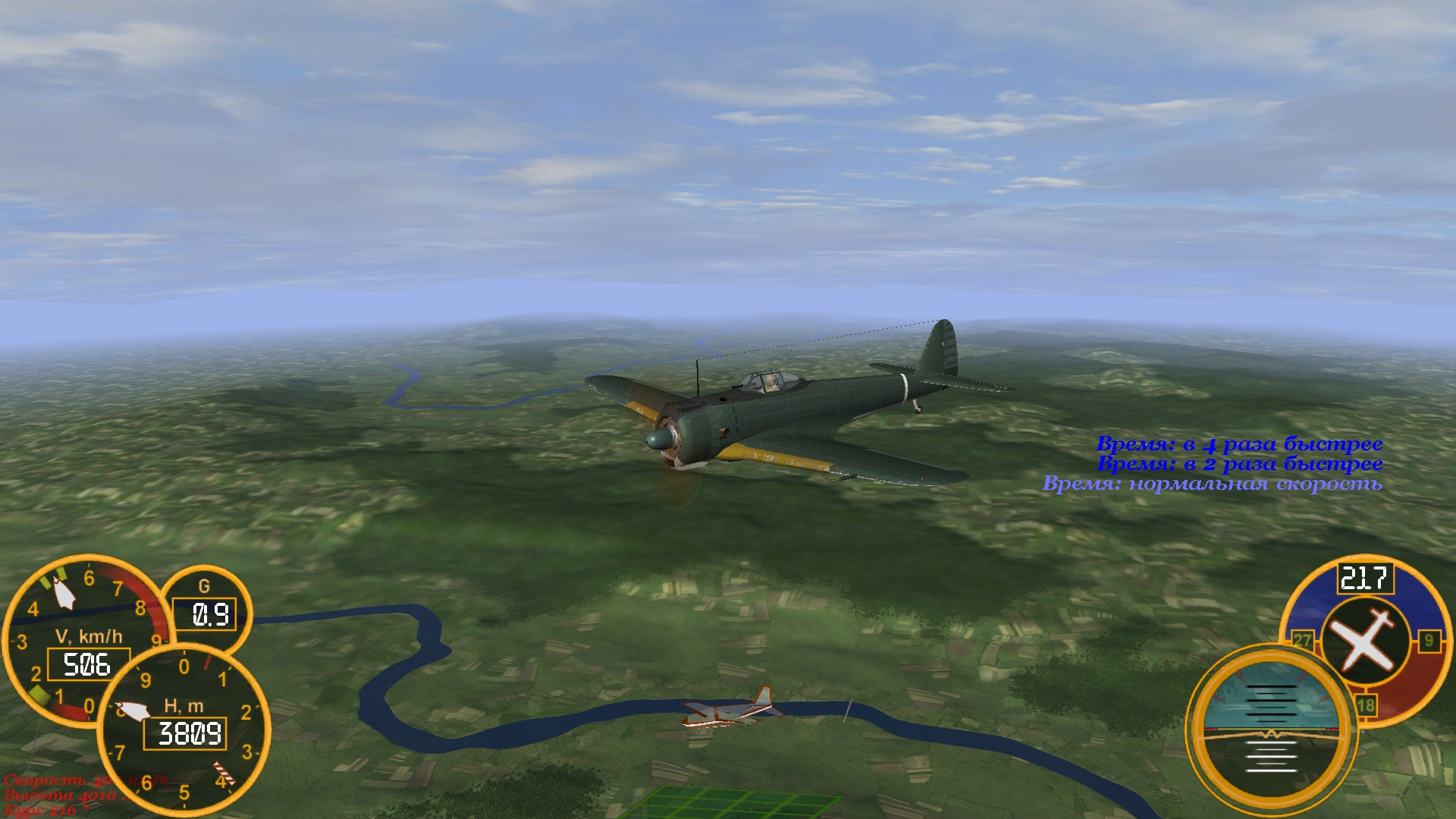
Task: Click the white aircraft damage status icon
Action: pyautogui.click(x=1364, y=642)
